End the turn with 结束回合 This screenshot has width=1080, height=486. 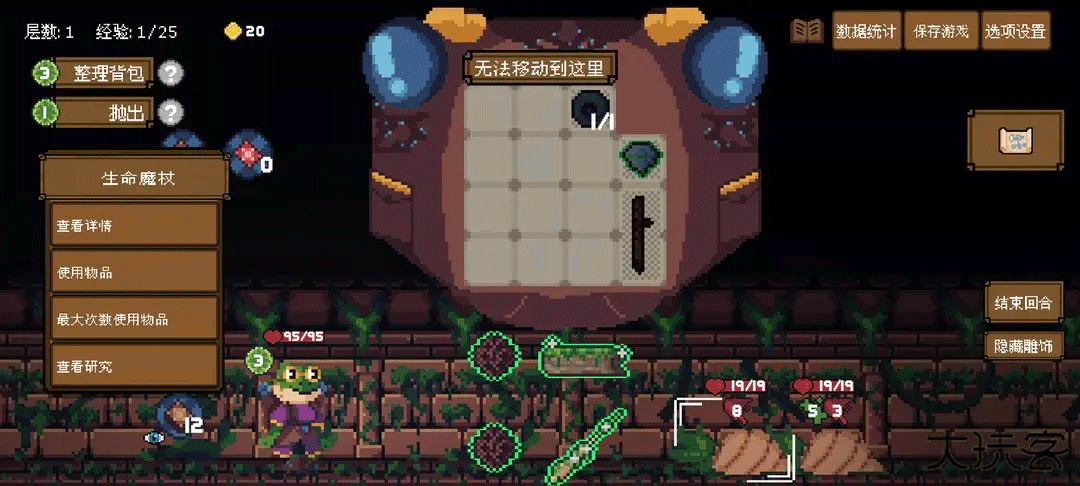pos(1020,302)
